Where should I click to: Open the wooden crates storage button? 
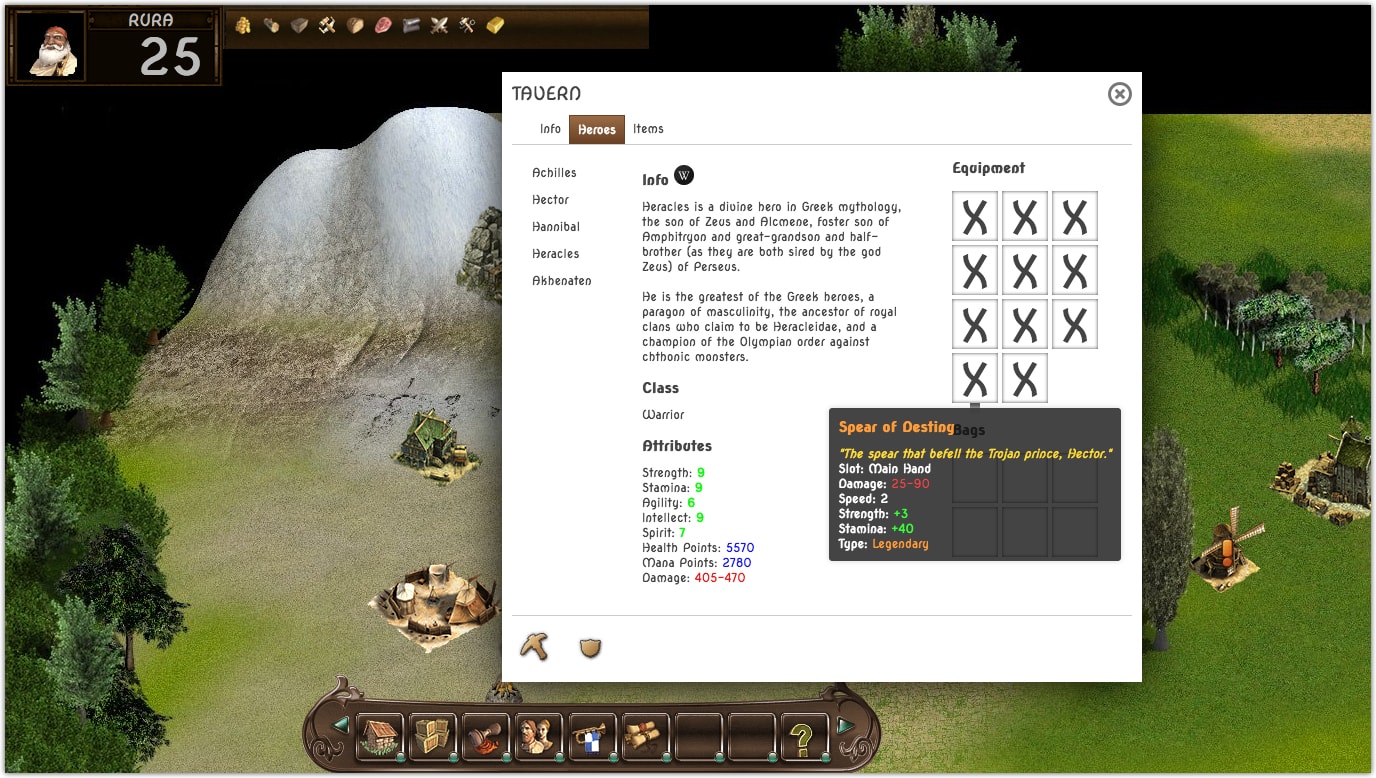pyautogui.click(x=433, y=737)
